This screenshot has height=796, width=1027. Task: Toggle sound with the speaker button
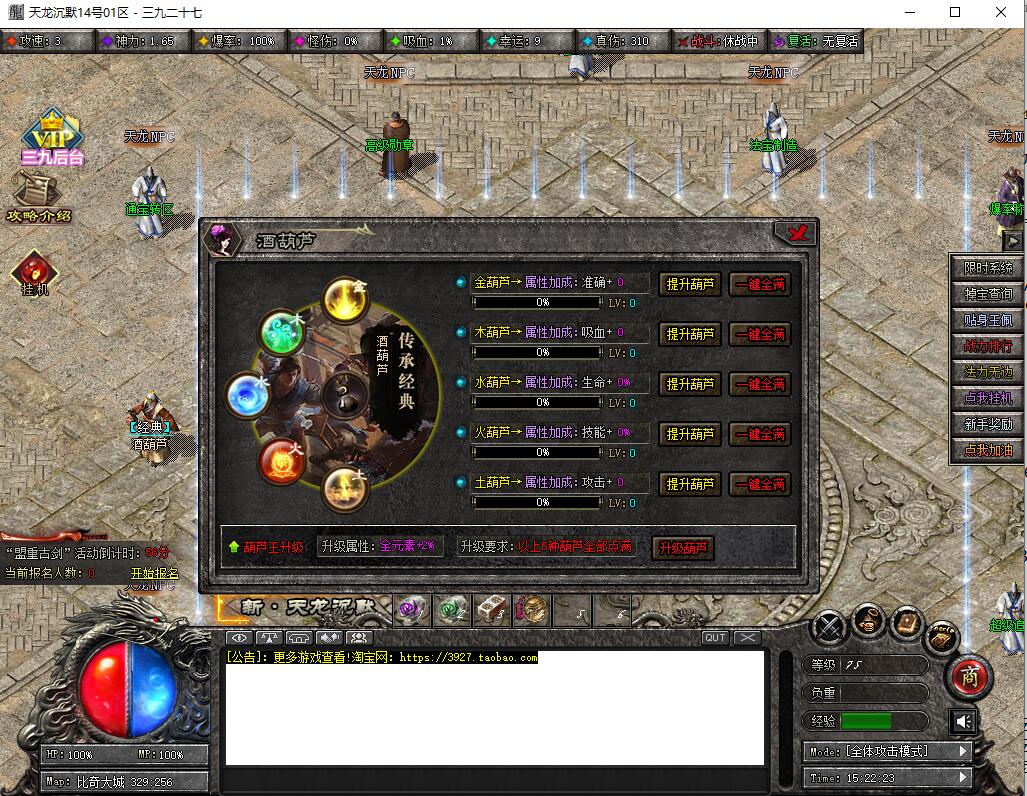pyautogui.click(x=963, y=721)
